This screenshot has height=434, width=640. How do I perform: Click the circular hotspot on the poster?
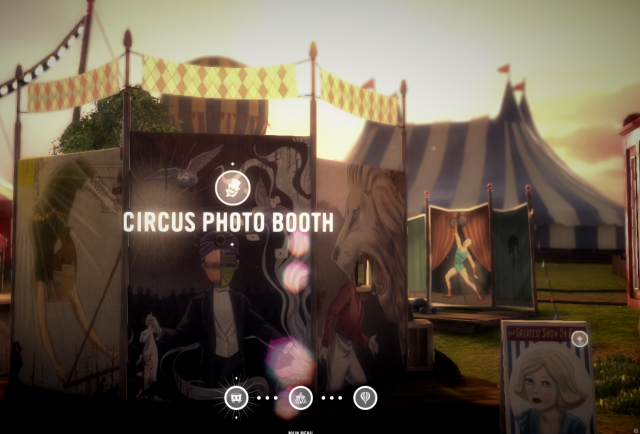click(x=580, y=338)
